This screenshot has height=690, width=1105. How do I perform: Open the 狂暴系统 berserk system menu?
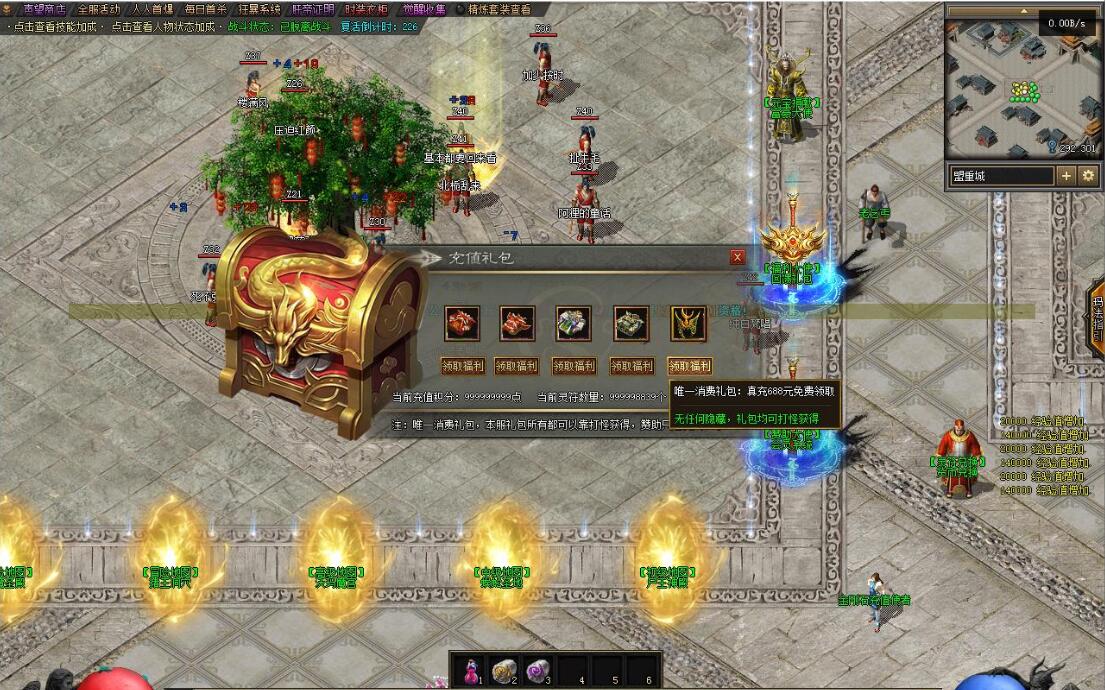coord(260,9)
